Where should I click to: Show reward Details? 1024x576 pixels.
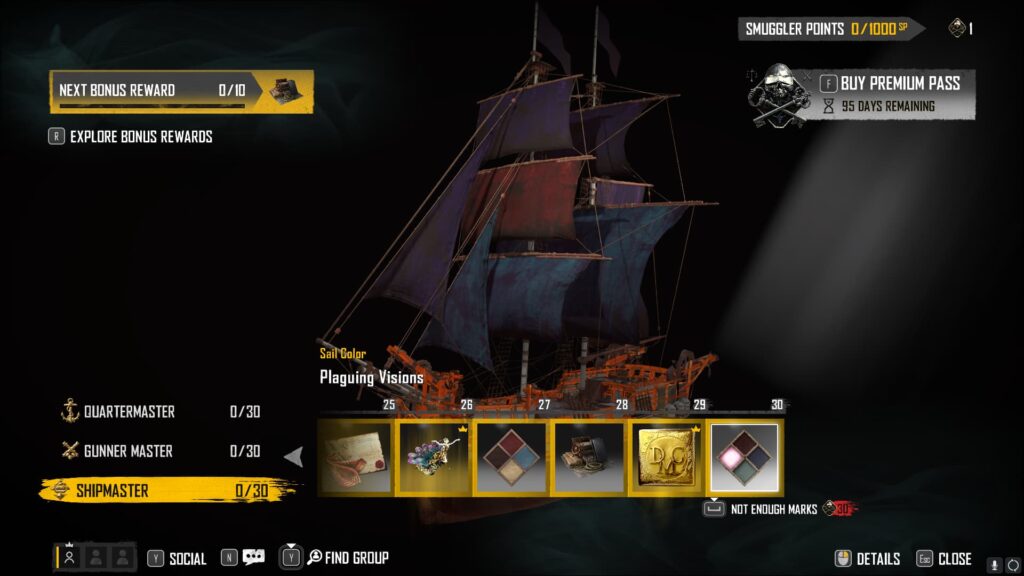[x=868, y=559]
